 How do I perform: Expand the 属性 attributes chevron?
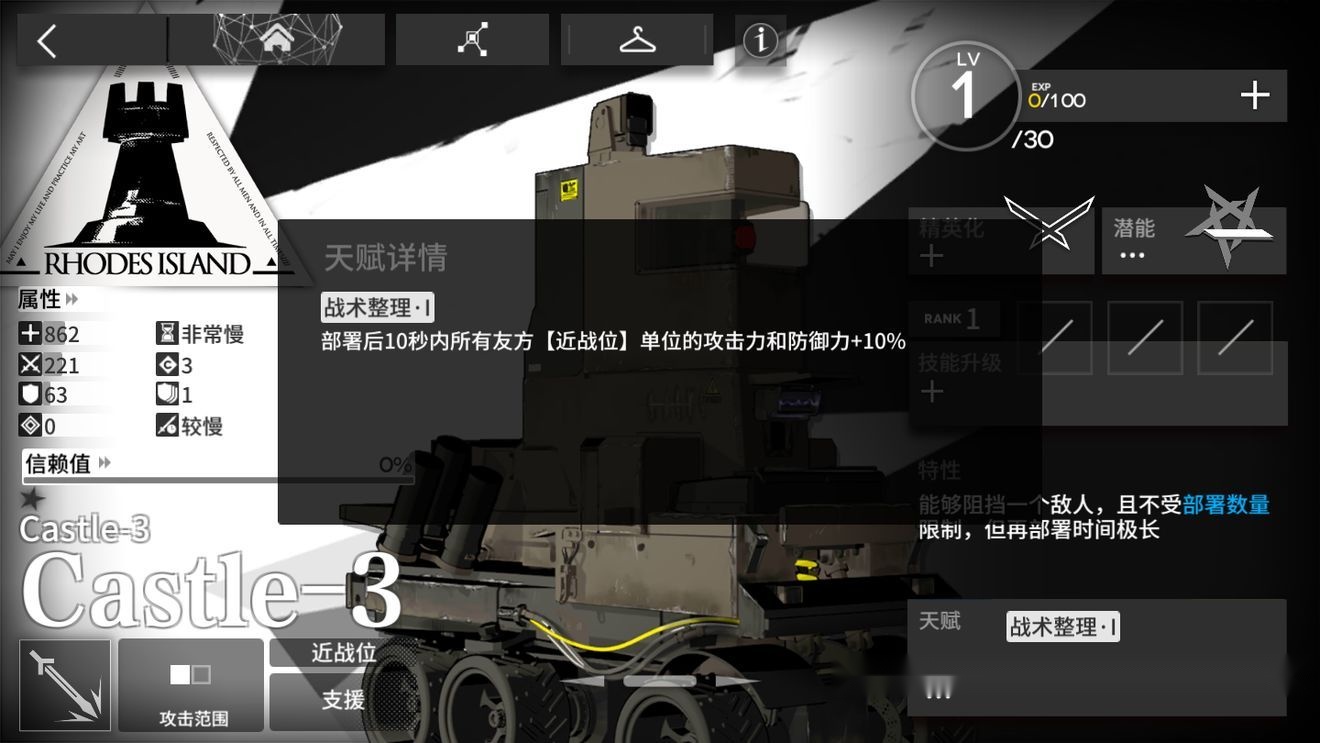click(x=70, y=298)
